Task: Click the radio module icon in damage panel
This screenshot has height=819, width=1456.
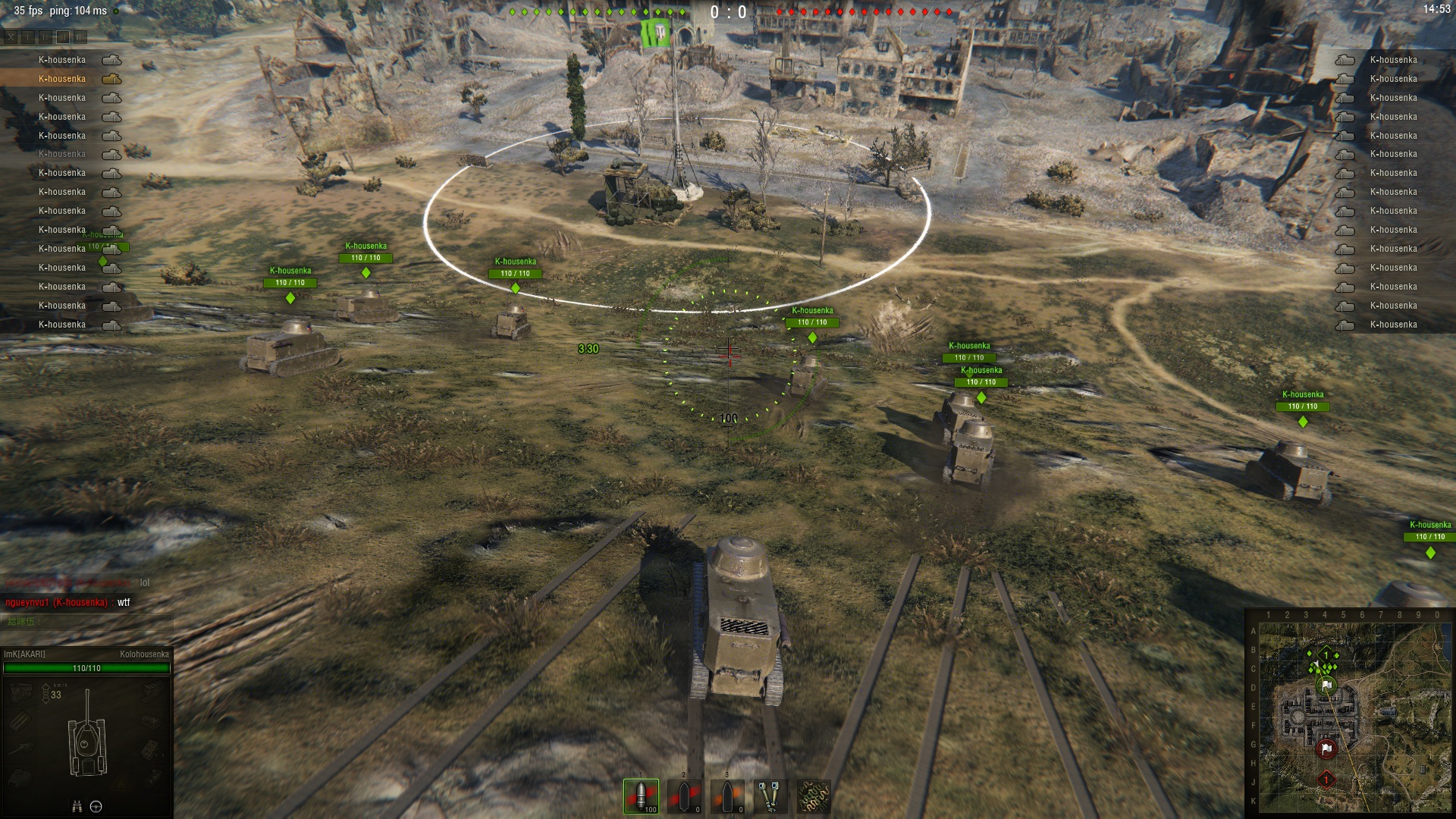Action: coord(152,749)
